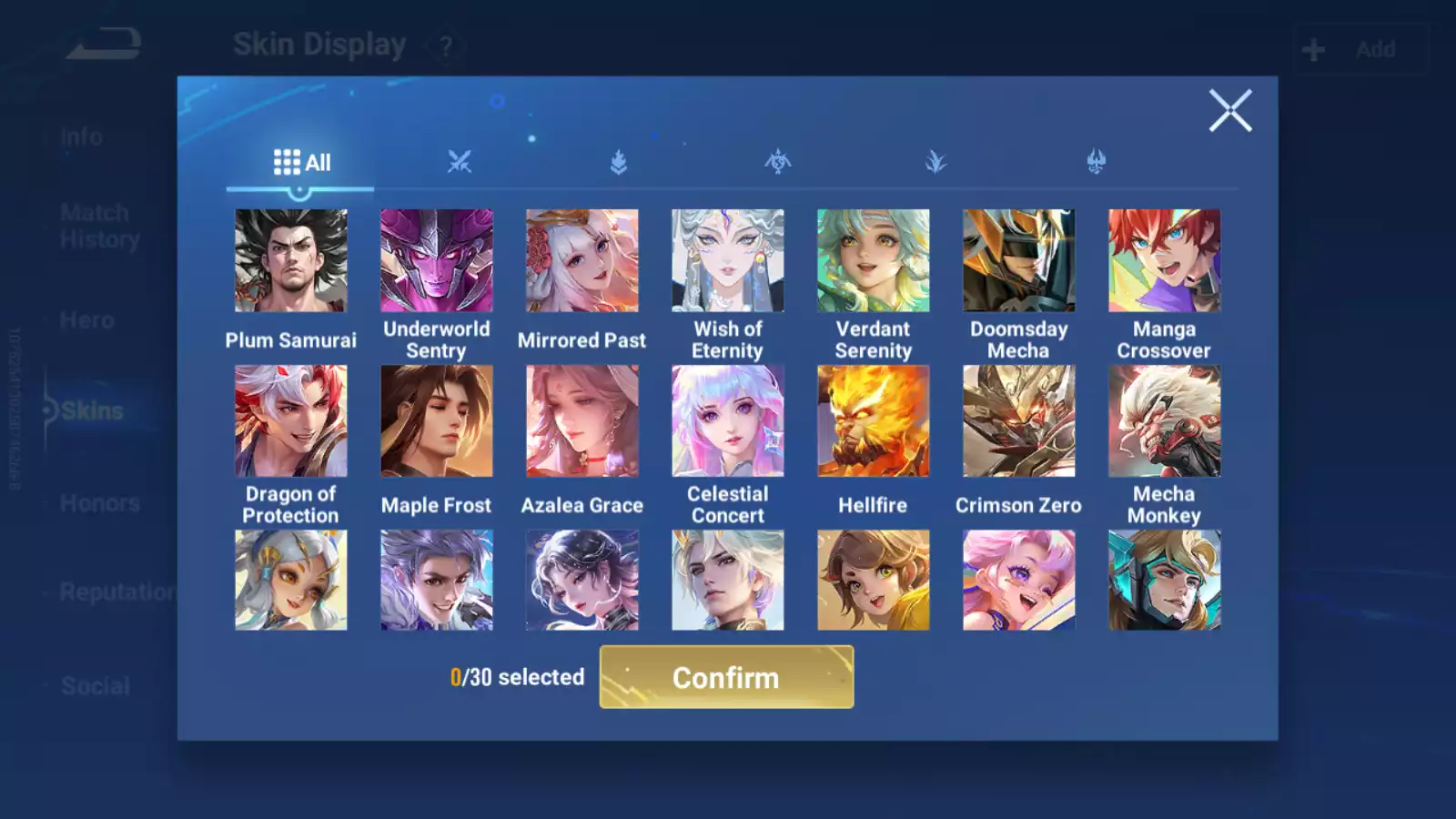Filter by the crossed swords category tab
Screen dimensions: 1456x819
point(460,163)
